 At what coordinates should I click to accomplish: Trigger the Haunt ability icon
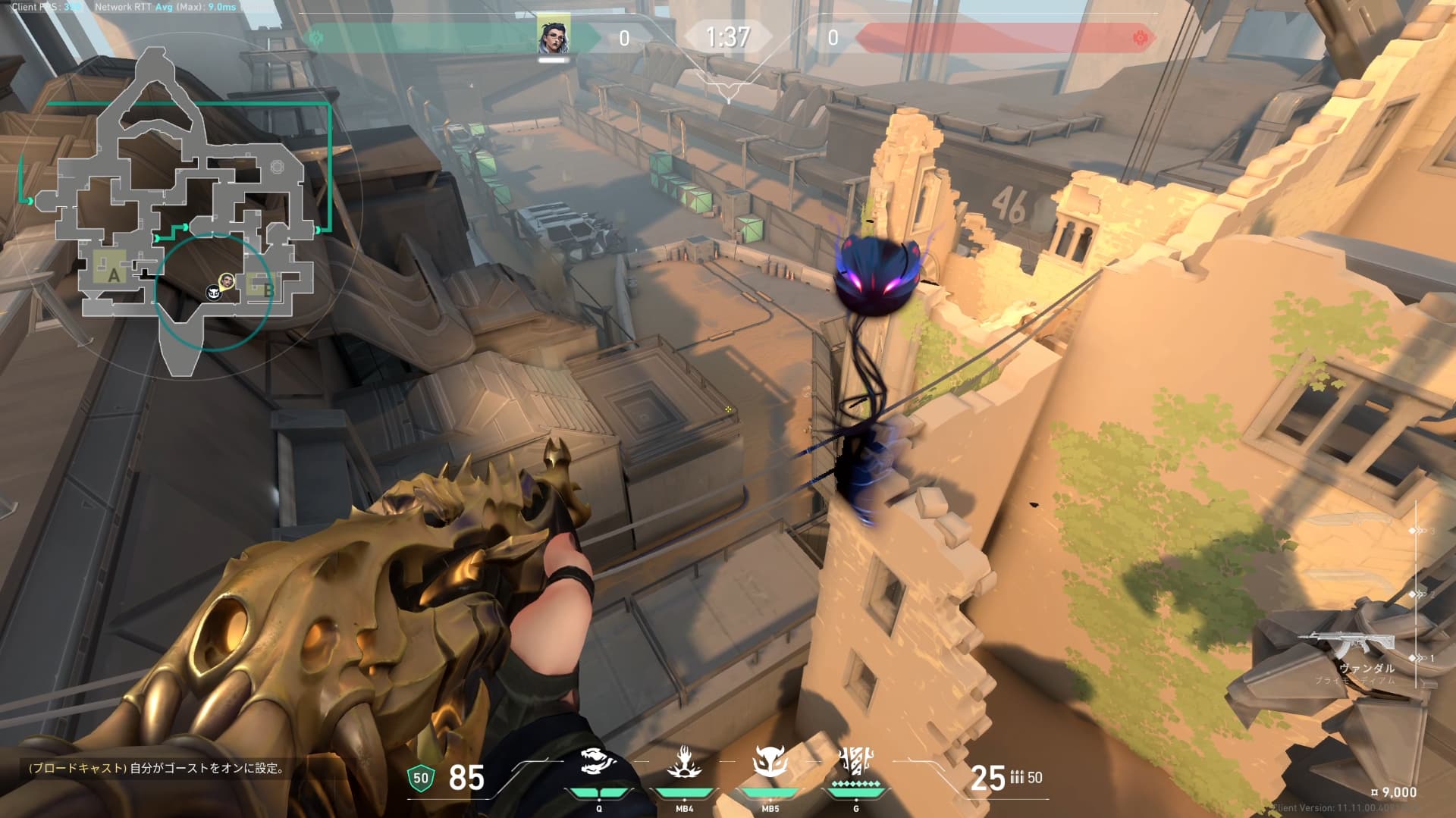tap(770, 762)
